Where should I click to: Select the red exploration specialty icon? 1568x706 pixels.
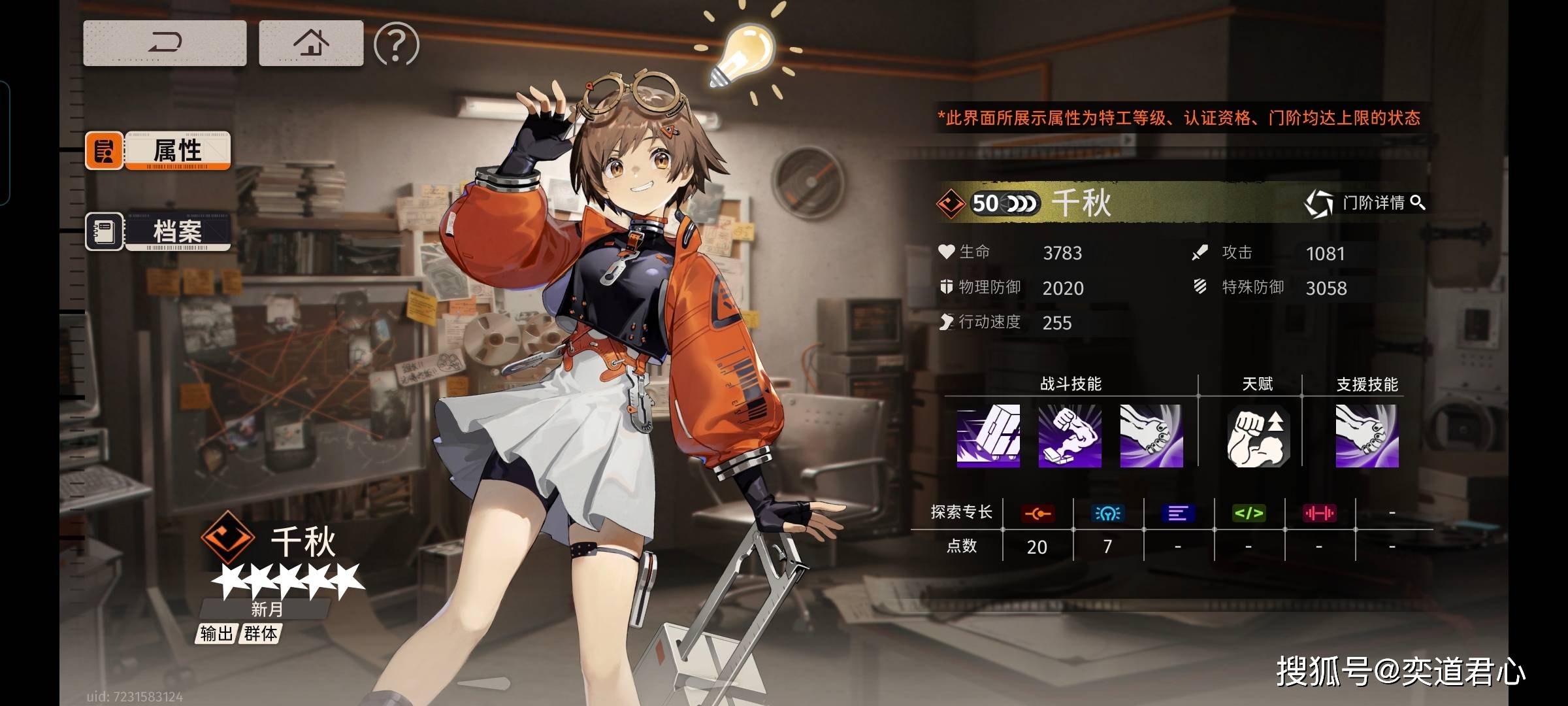click(x=1037, y=514)
